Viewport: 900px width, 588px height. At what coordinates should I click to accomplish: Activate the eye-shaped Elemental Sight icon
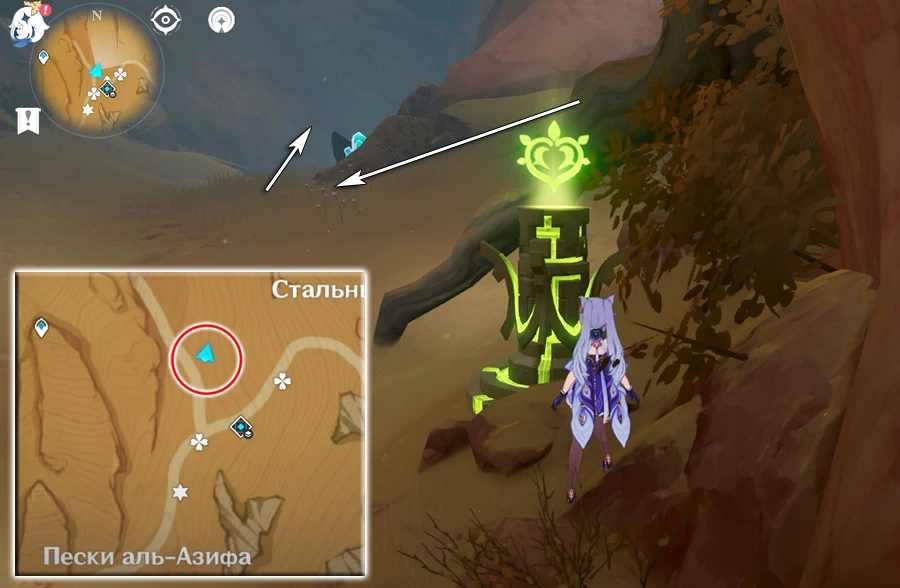[x=165, y=19]
